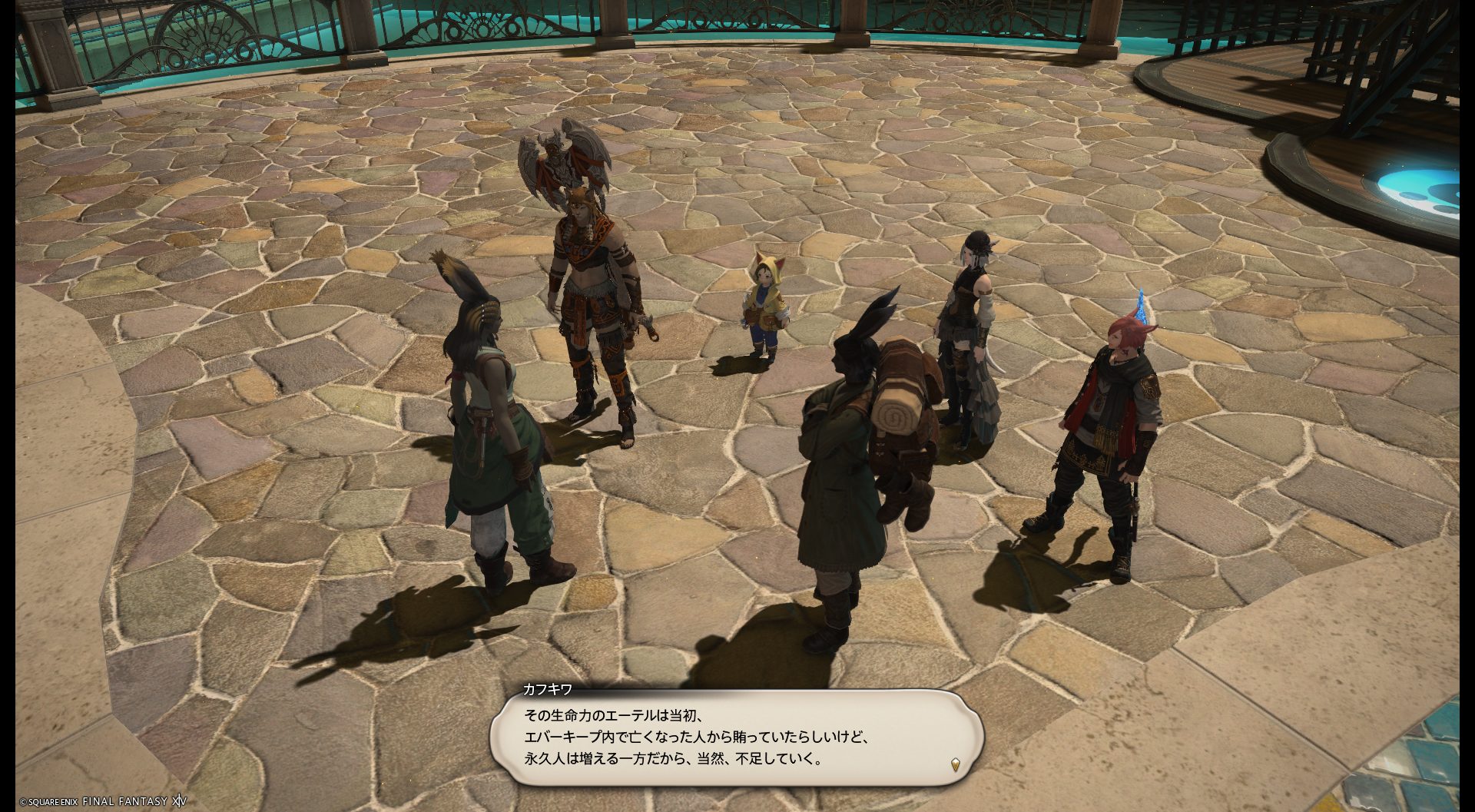Advance dialogue with the yellow arrow indicator
The height and width of the screenshot is (812, 1475).
click(x=955, y=764)
